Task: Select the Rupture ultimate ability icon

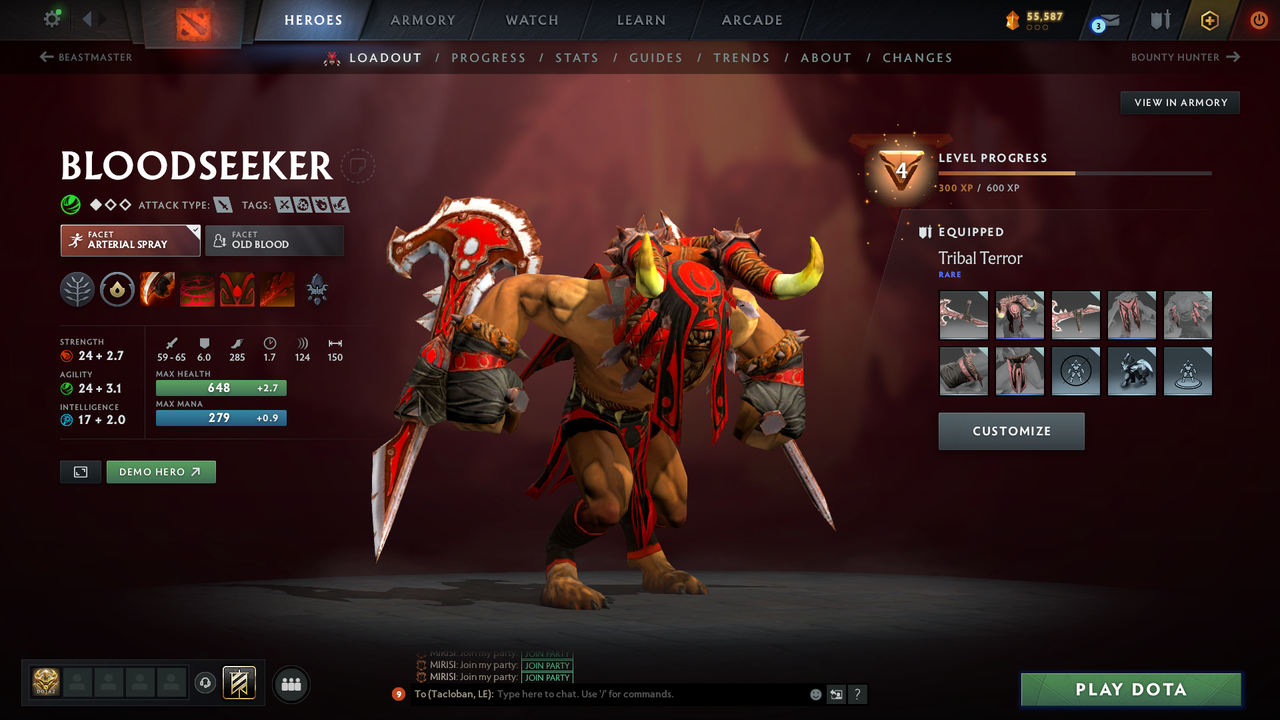Action: [277, 289]
